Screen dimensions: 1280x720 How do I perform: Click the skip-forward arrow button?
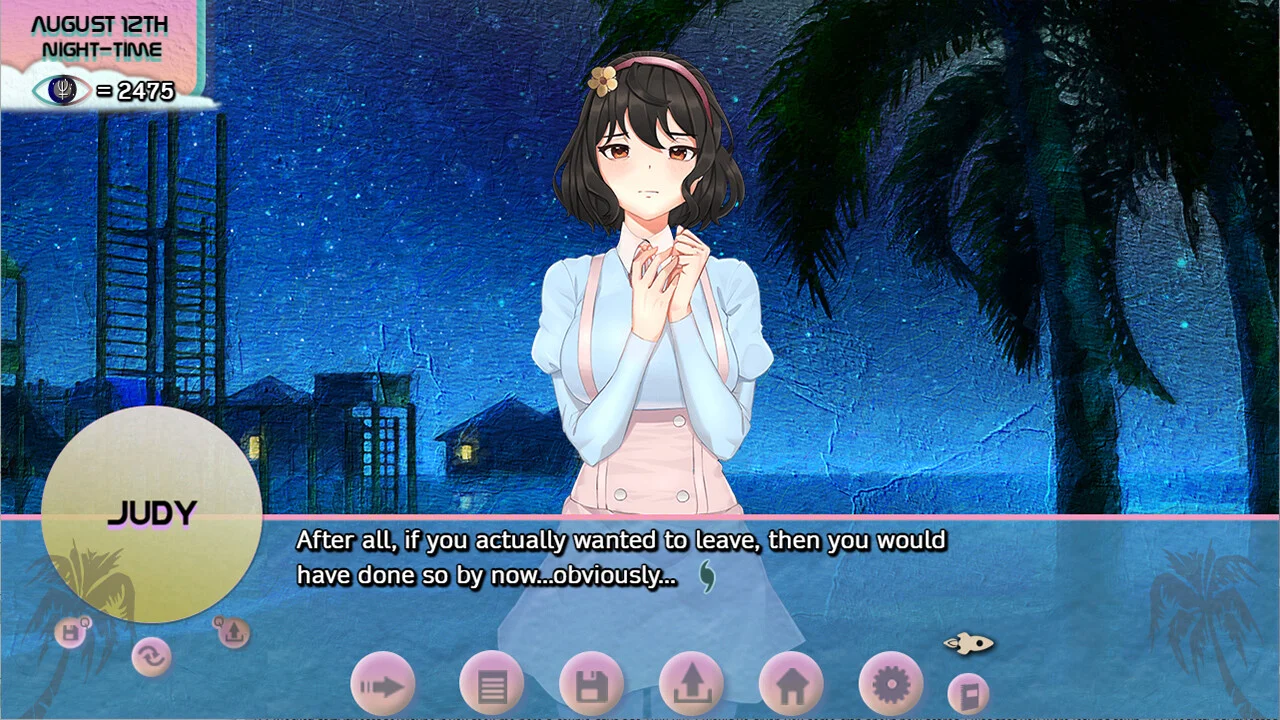382,685
